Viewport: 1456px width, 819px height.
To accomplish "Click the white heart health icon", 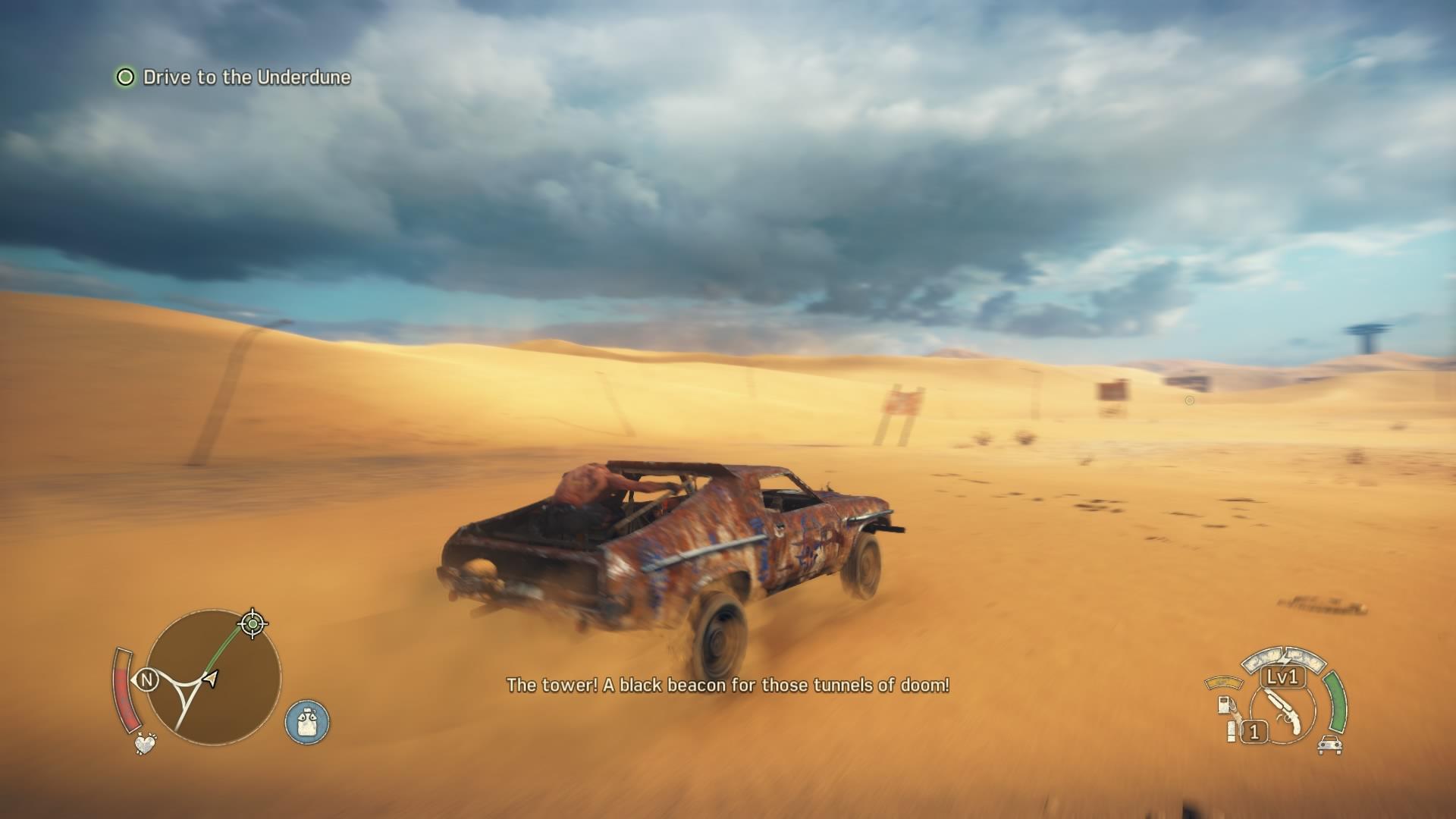I will pyautogui.click(x=145, y=743).
